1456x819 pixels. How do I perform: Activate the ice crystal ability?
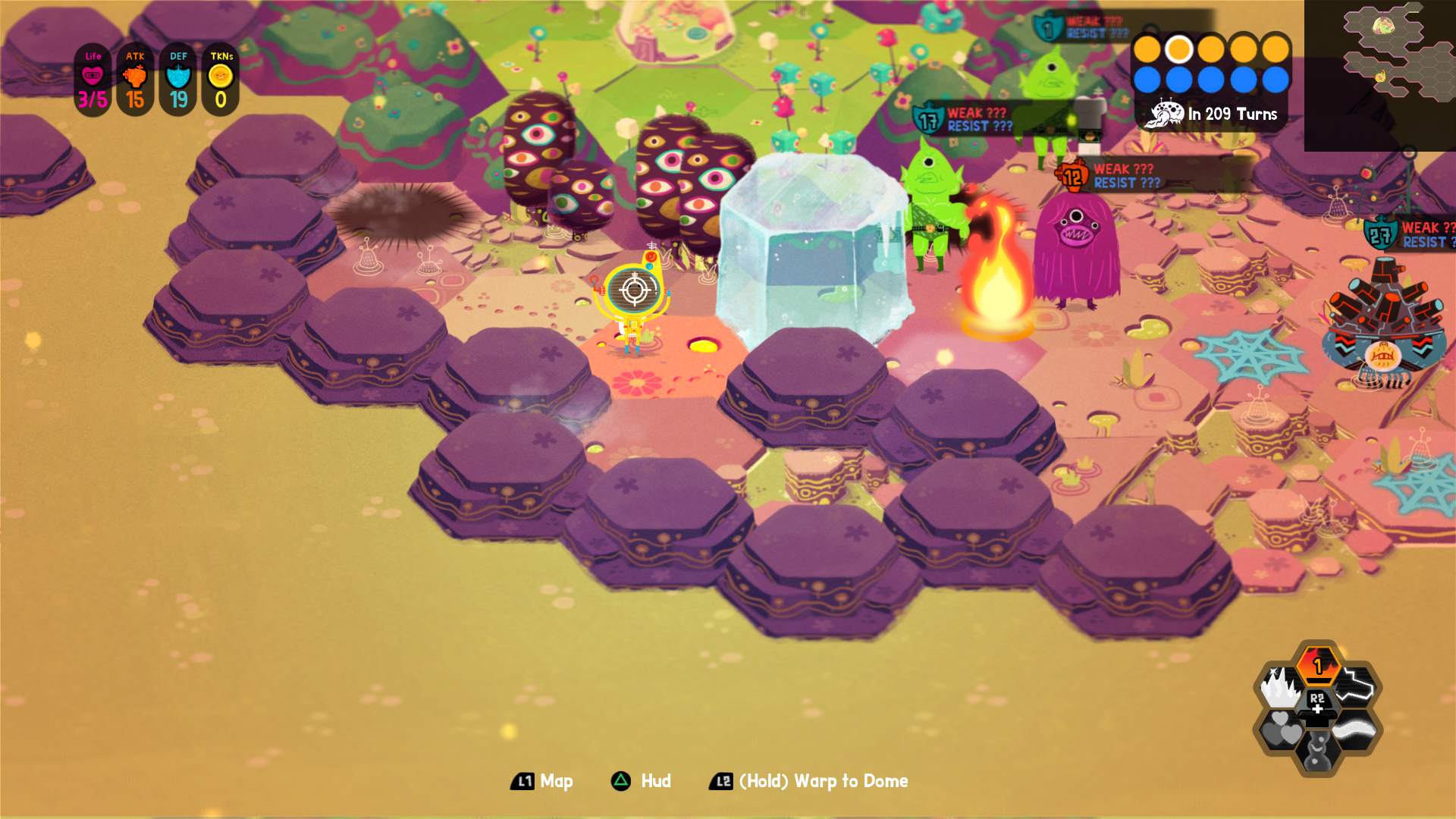point(1281,687)
